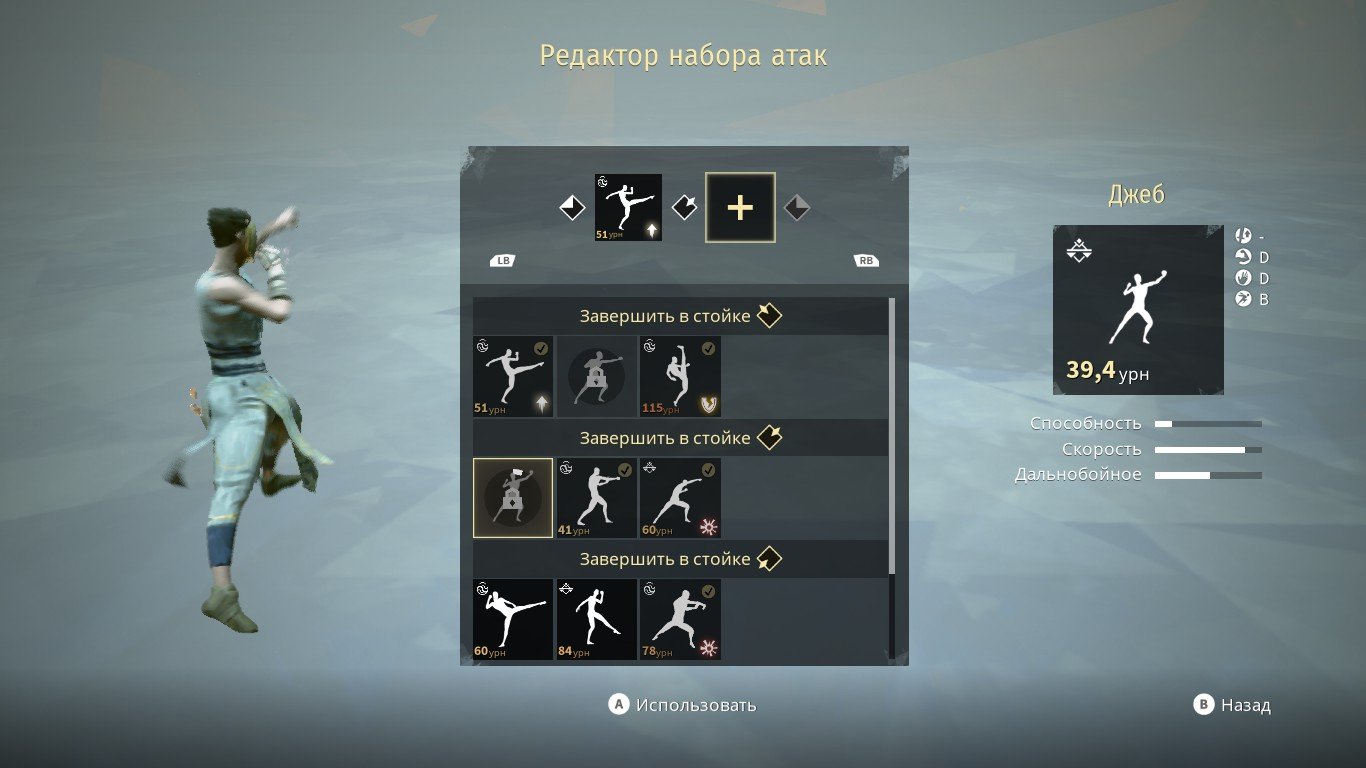
Task: Switch to the next deck page with RB
Action: [866, 260]
